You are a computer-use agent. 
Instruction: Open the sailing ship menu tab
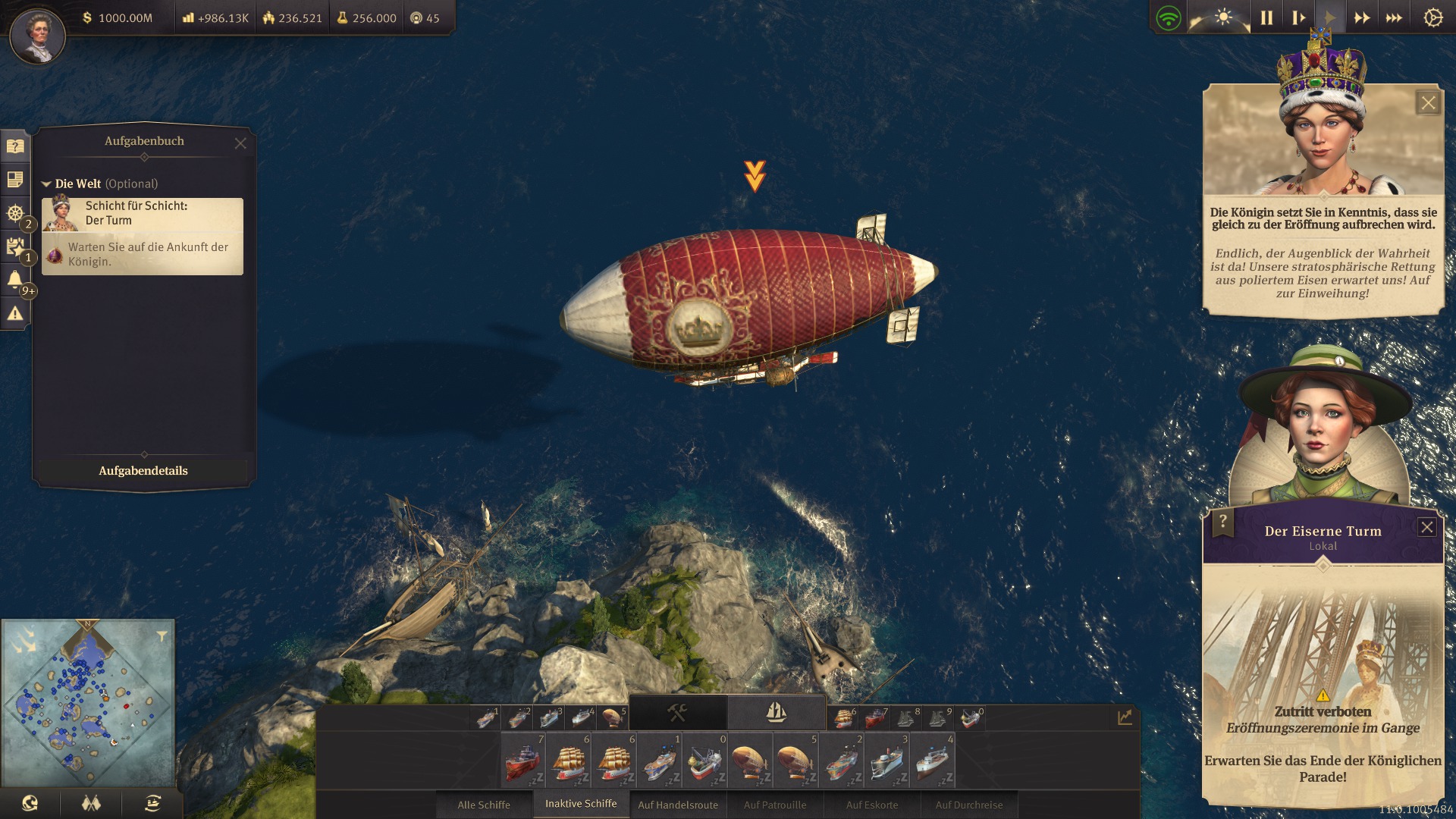pyautogui.click(x=776, y=713)
